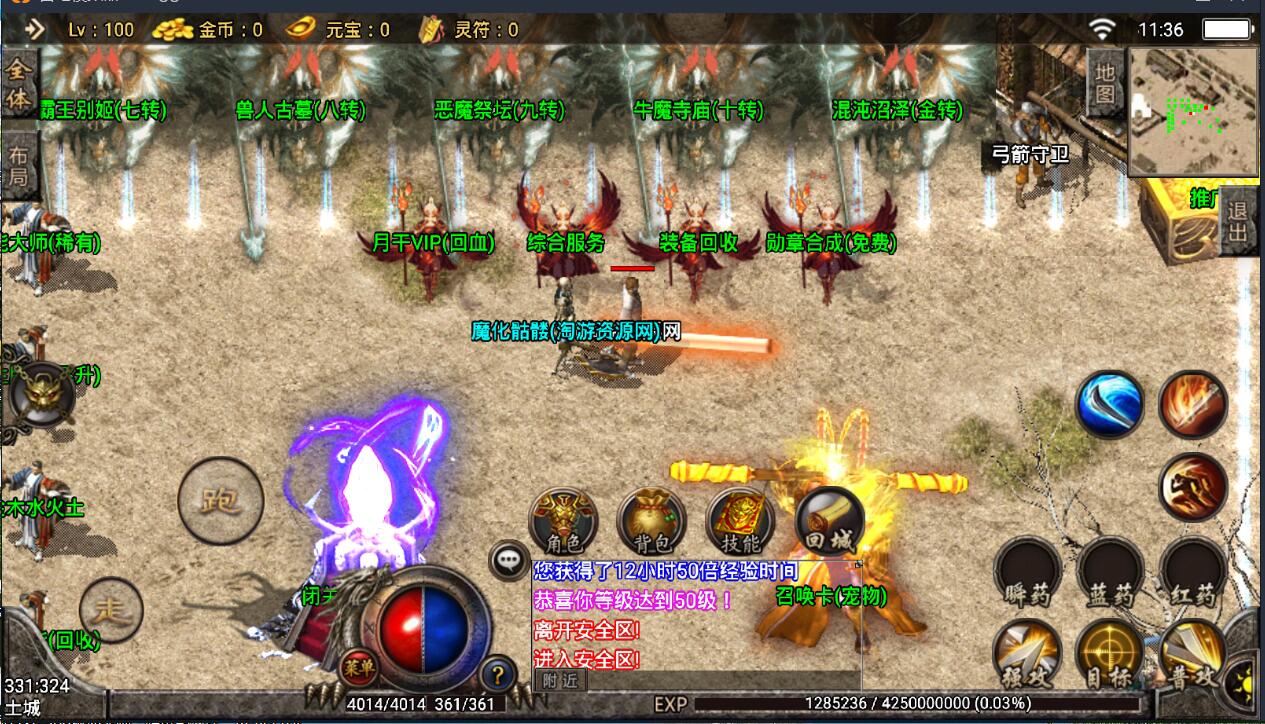Open the 背包 bag inventory
The width and height of the screenshot is (1265, 724).
coord(651,521)
